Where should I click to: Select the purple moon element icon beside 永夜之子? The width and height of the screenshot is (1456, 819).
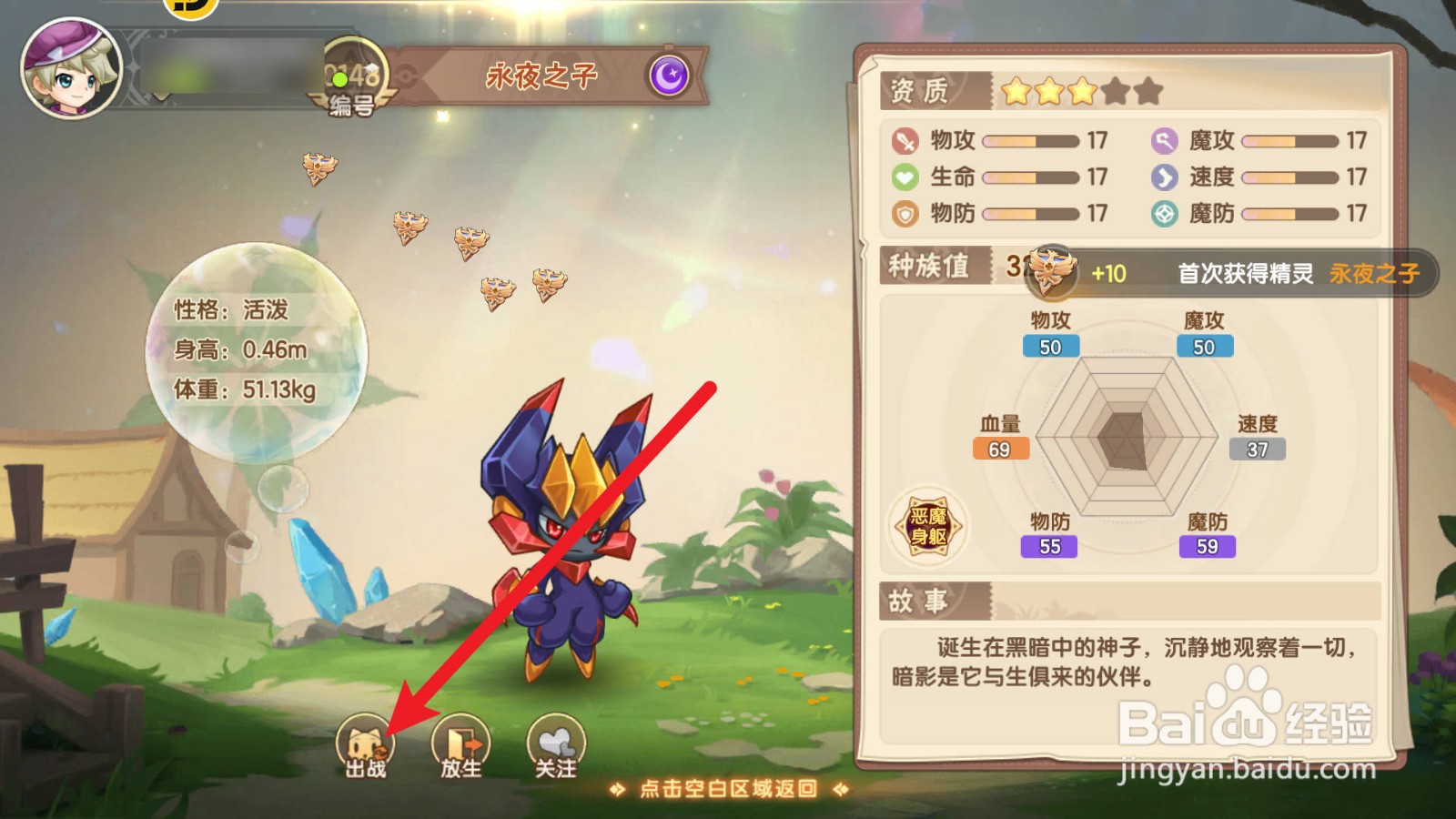669,76
